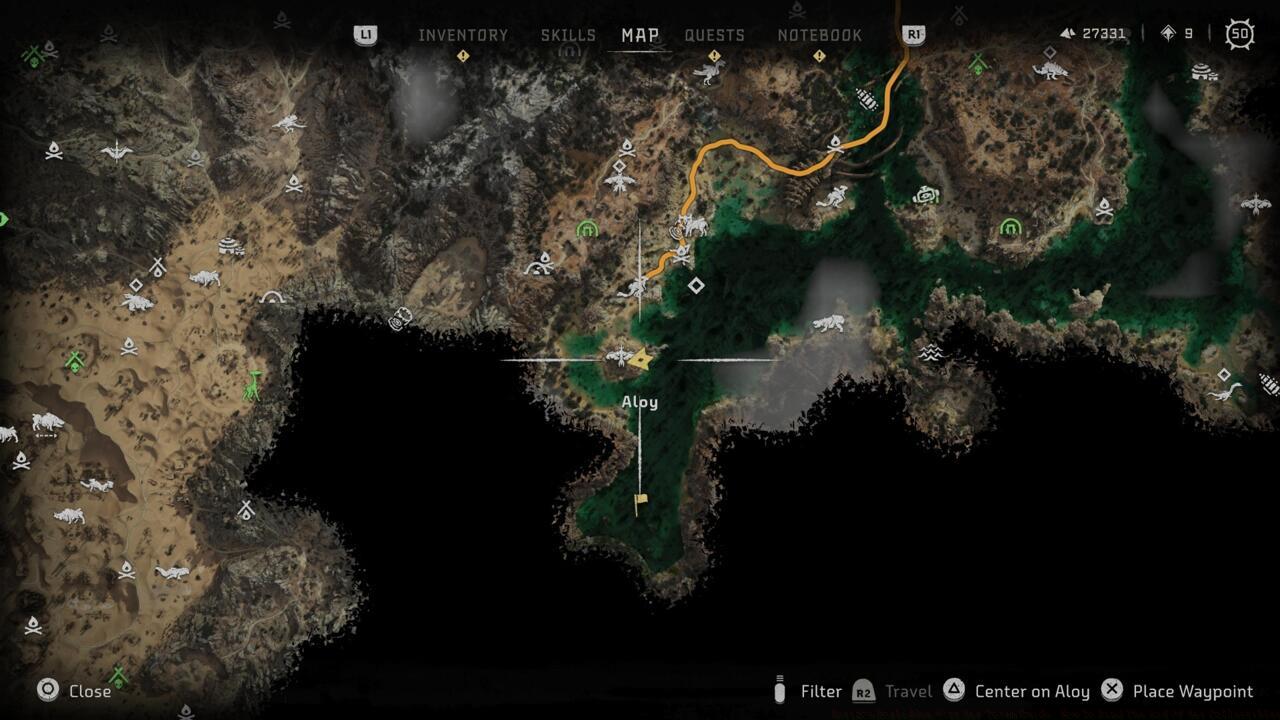Activate Place Waypoint at bottom right
The width and height of the screenshot is (1280, 720).
coord(1180,691)
